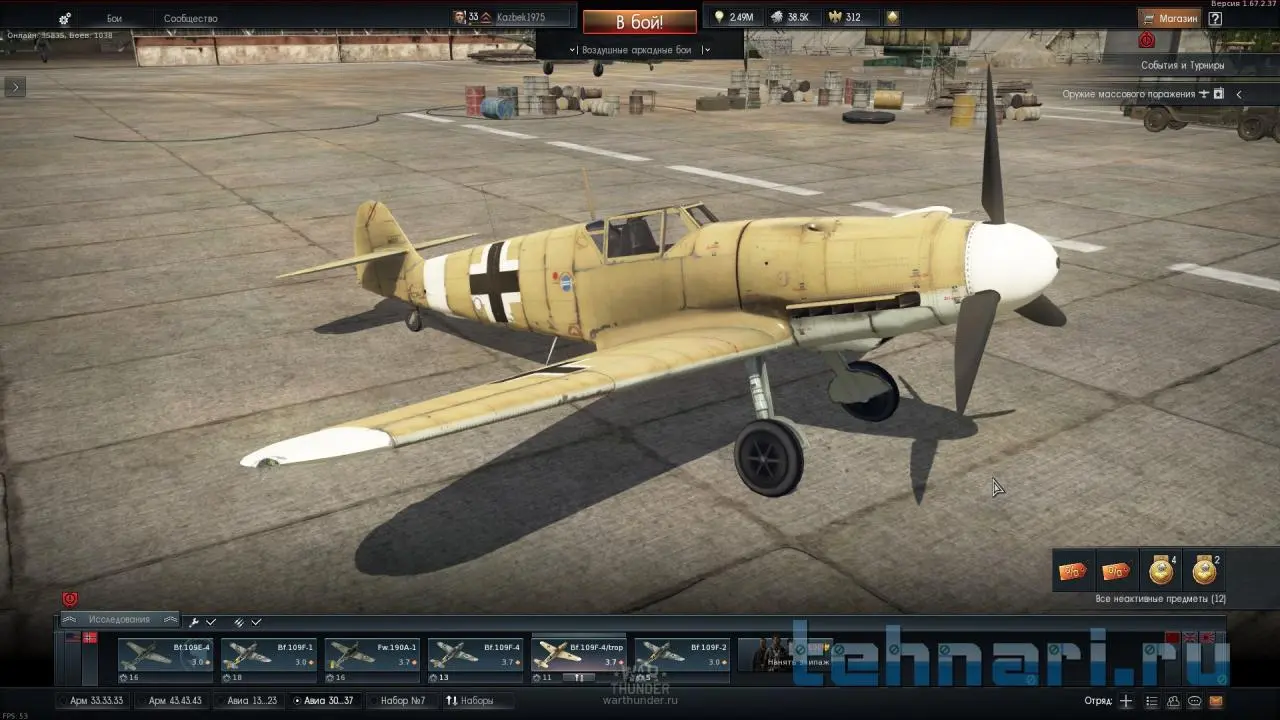The width and height of the screenshot is (1280, 720).
Task: Change the Воздушные аркадные бои game mode
Action: (x=639, y=49)
